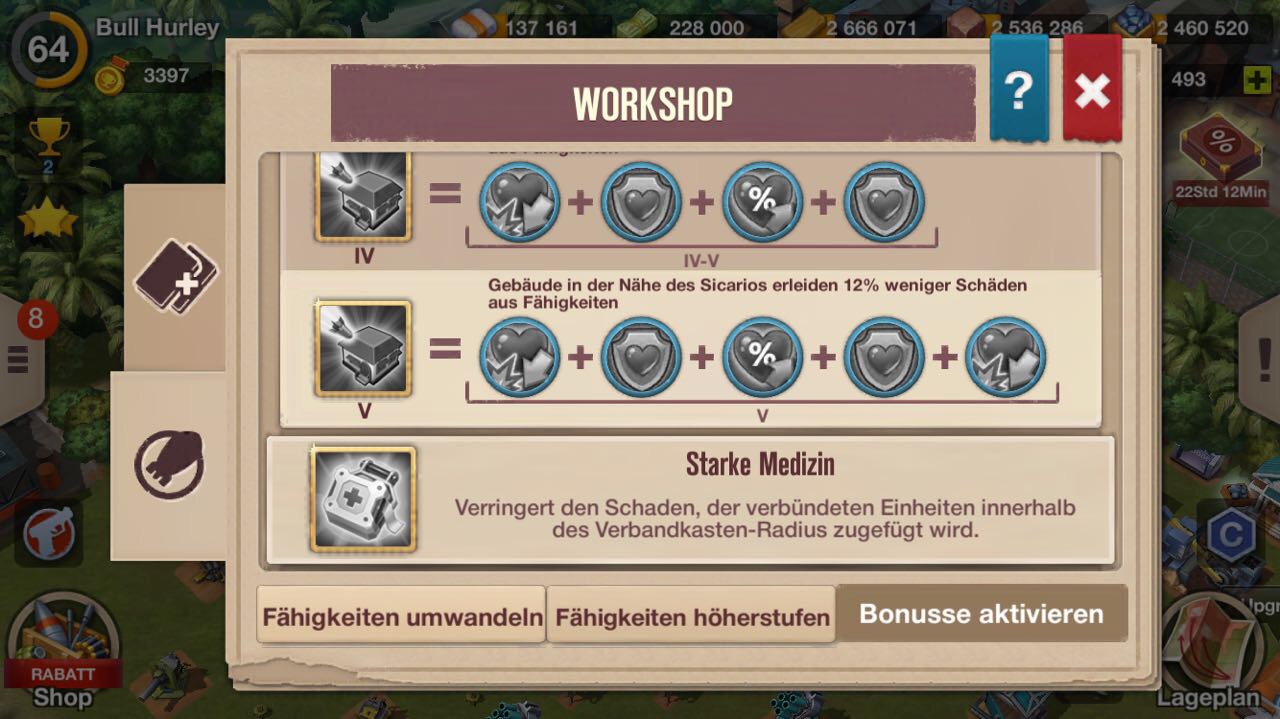This screenshot has width=1280, height=719.
Task: Open the discounted Rabatt Shop
Action: (63, 650)
